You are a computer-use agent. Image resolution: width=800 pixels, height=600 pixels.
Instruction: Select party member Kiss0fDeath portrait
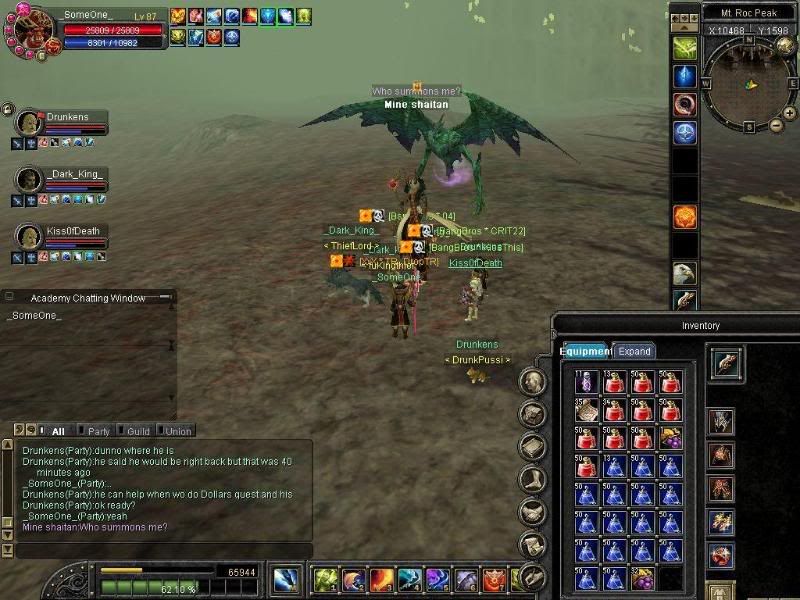coord(29,236)
